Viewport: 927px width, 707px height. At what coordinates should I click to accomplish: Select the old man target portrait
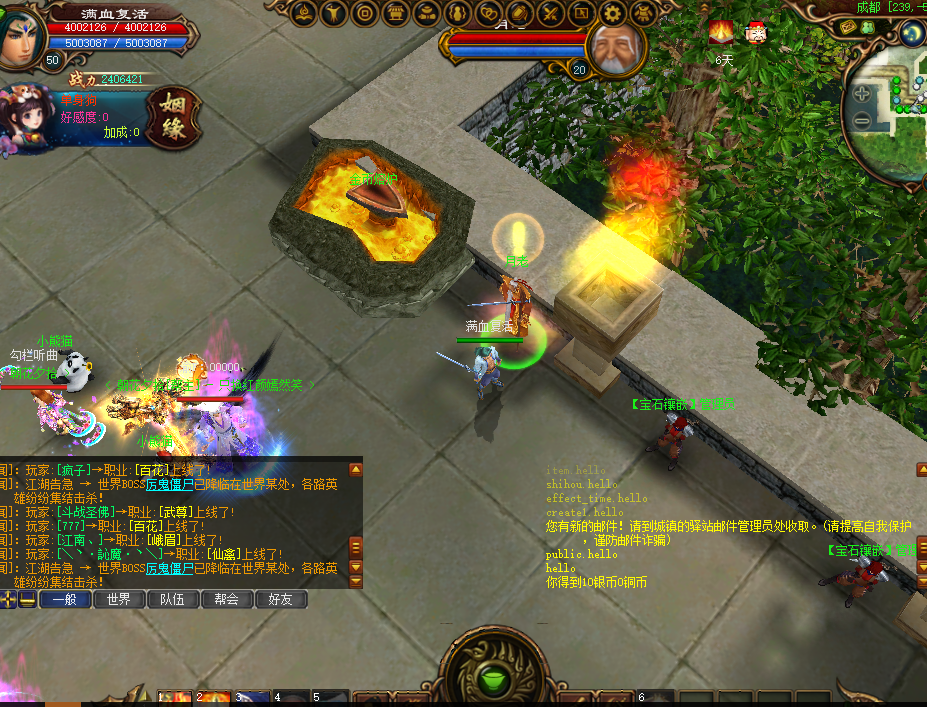(x=614, y=47)
